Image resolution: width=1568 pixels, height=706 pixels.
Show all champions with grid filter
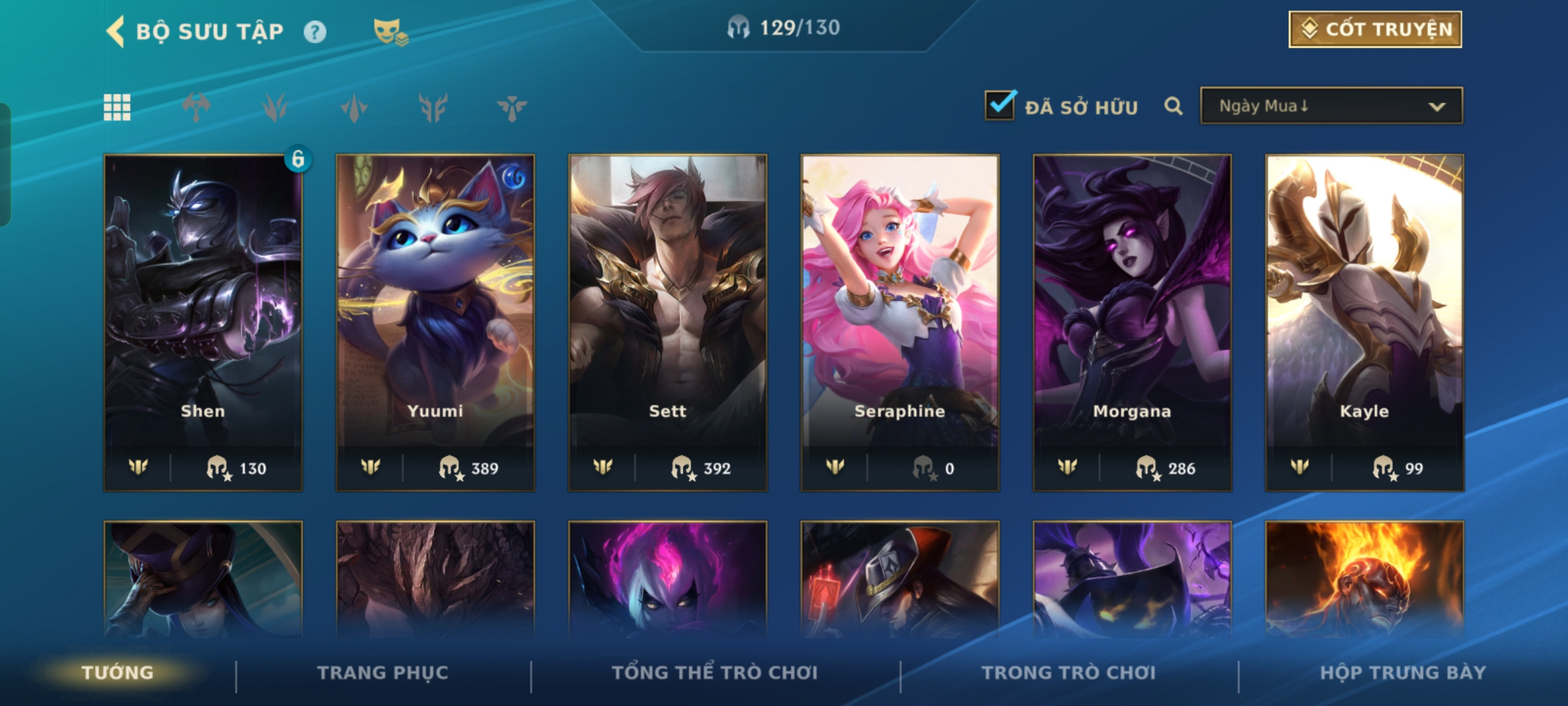point(117,107)
